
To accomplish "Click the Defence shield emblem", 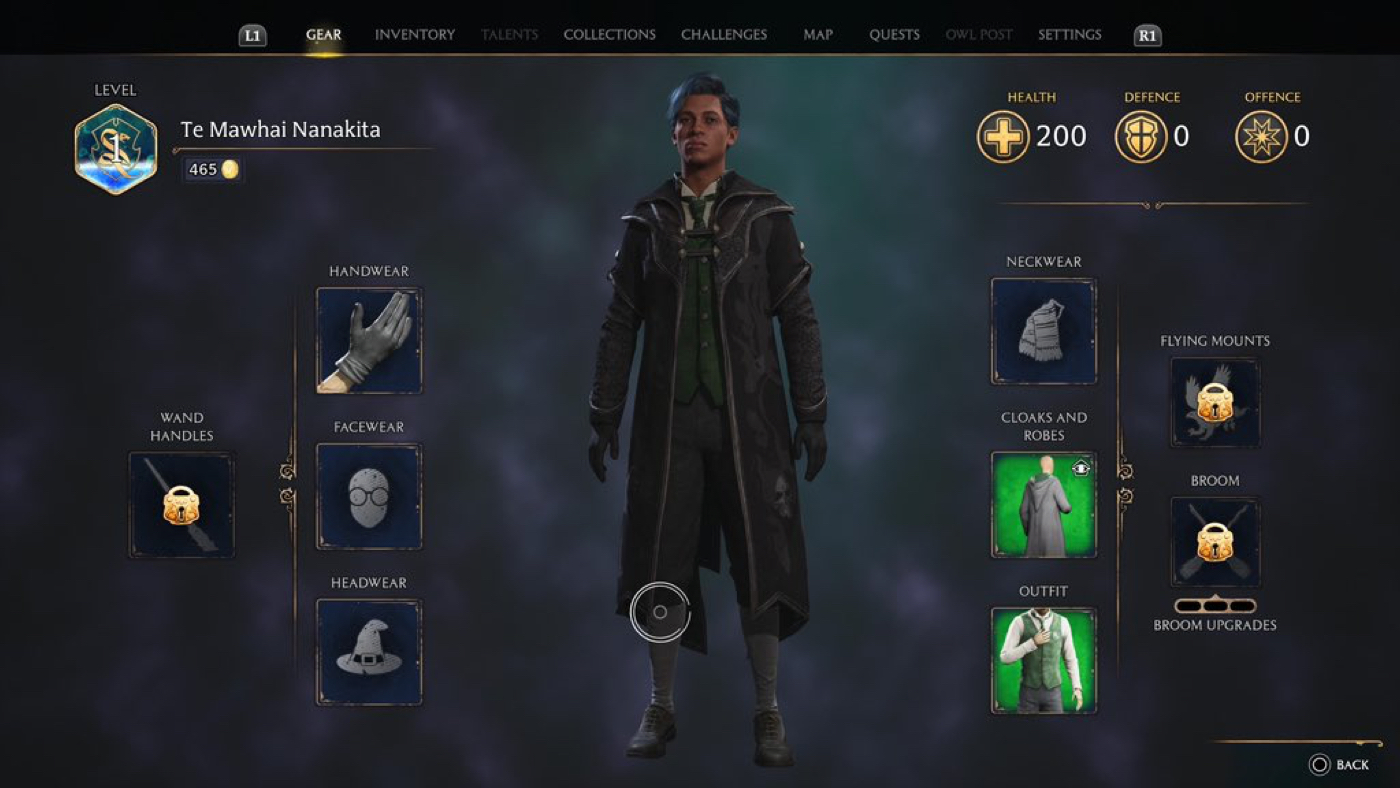I will pos(1143,136).
